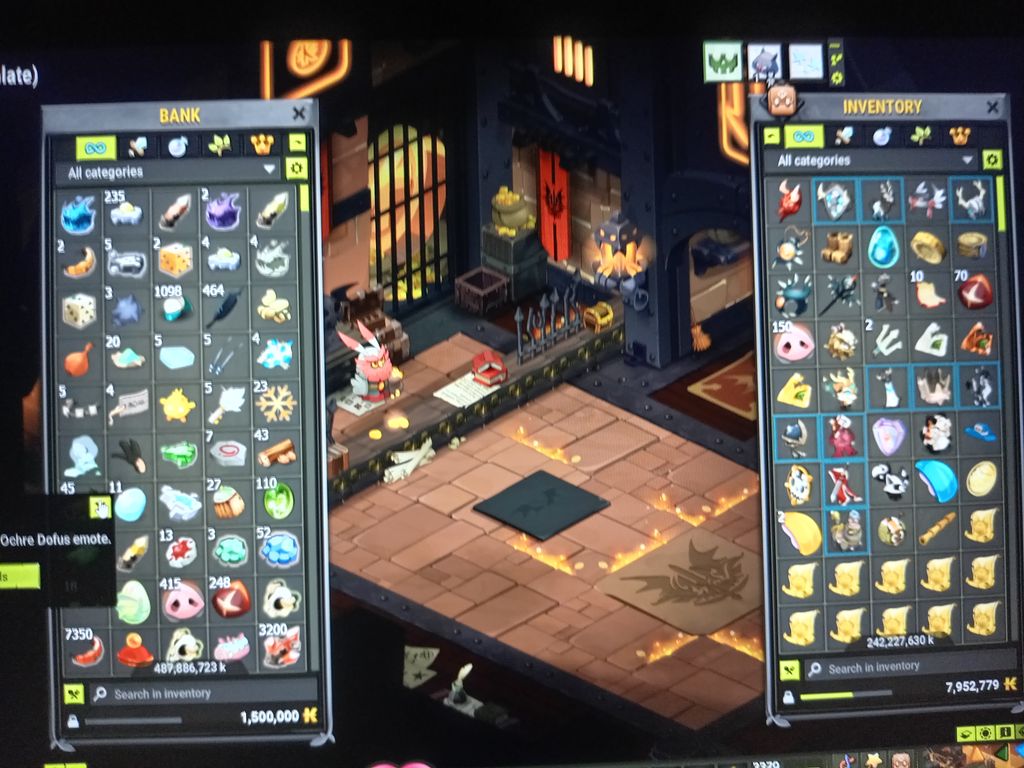1024x768 pixels.
Task: Select the red gem stack of 70
Action: pos(974,292)
